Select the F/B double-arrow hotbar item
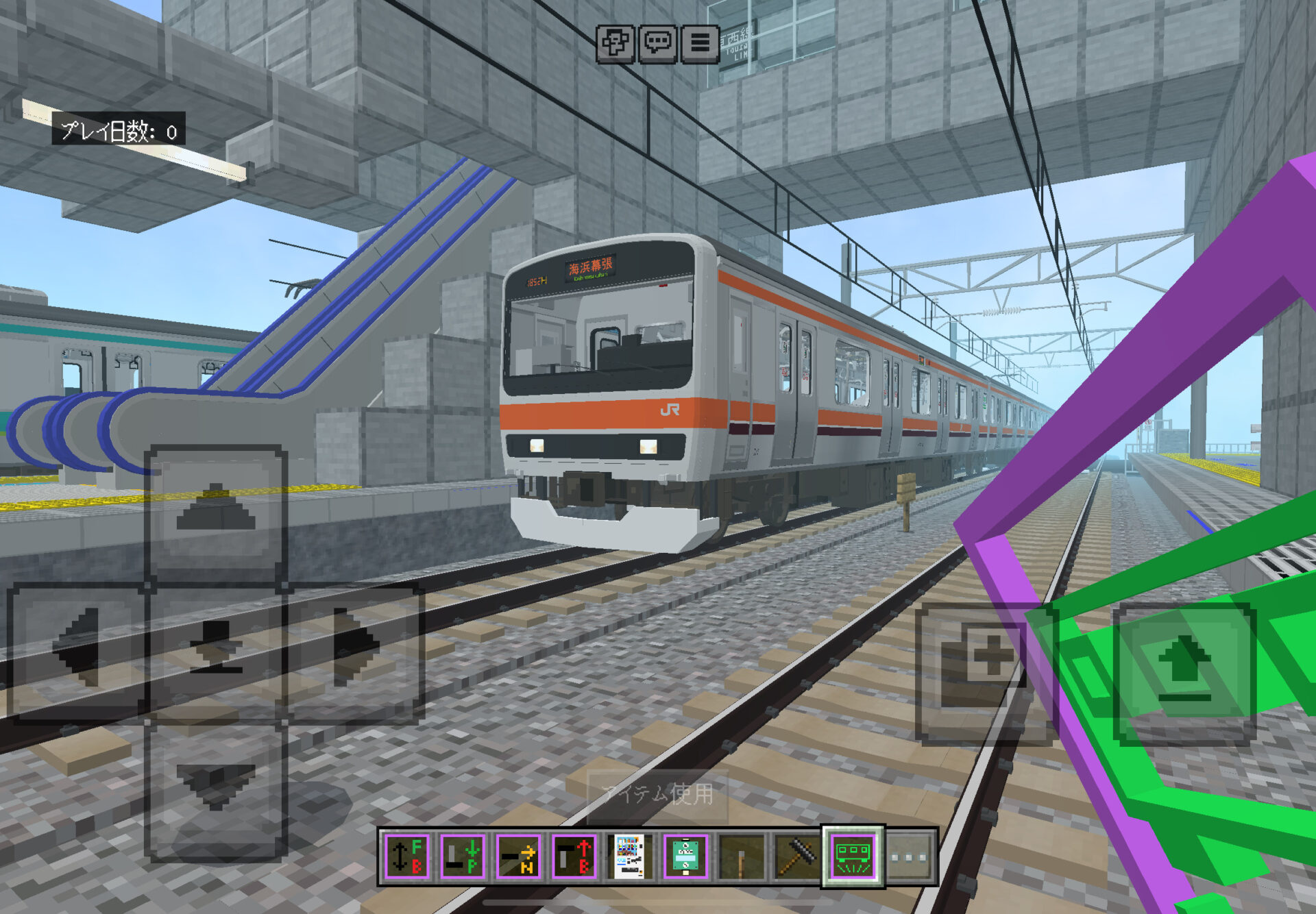 [407, 856]
